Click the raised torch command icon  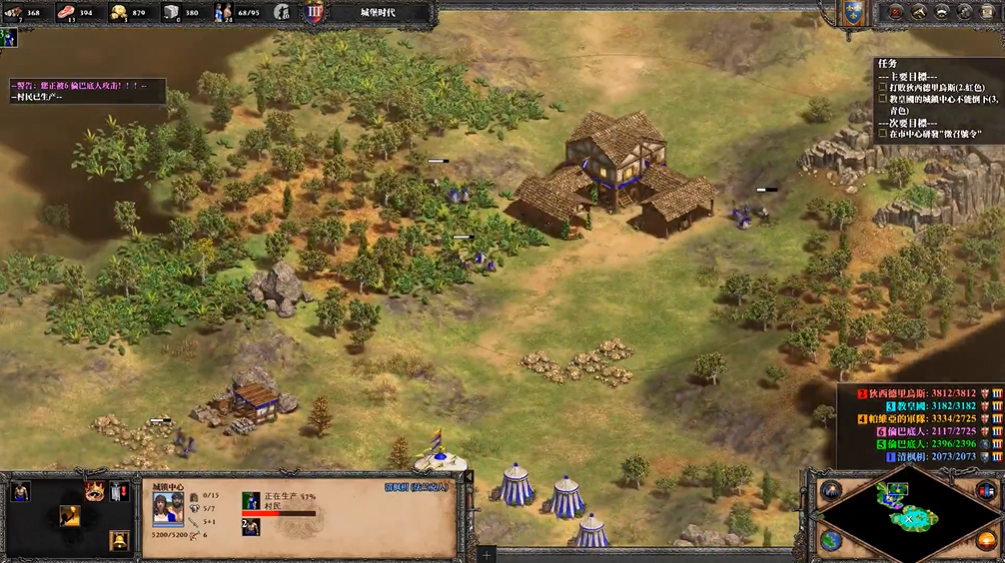[x=70, y=515]
